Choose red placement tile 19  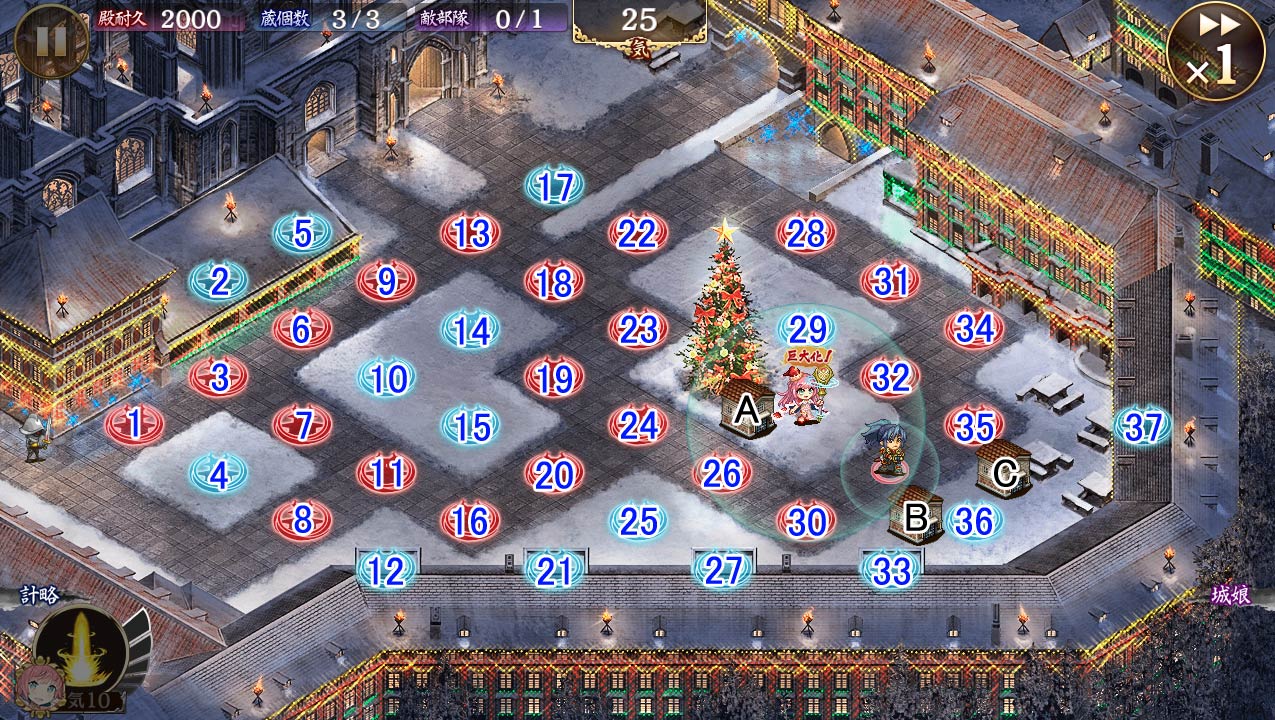click(554, 379)
